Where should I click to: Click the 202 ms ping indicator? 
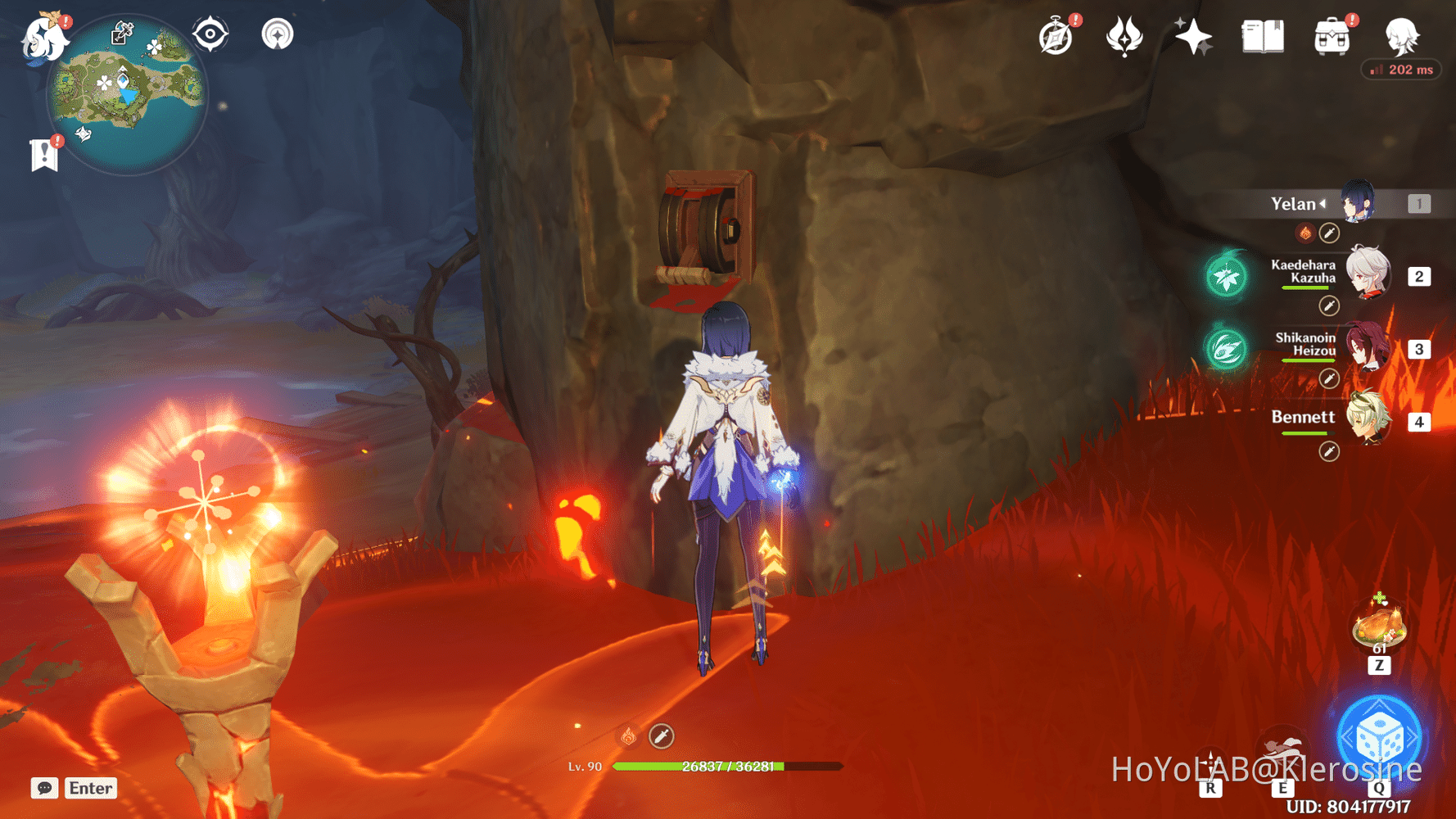tap(1400, 70)
